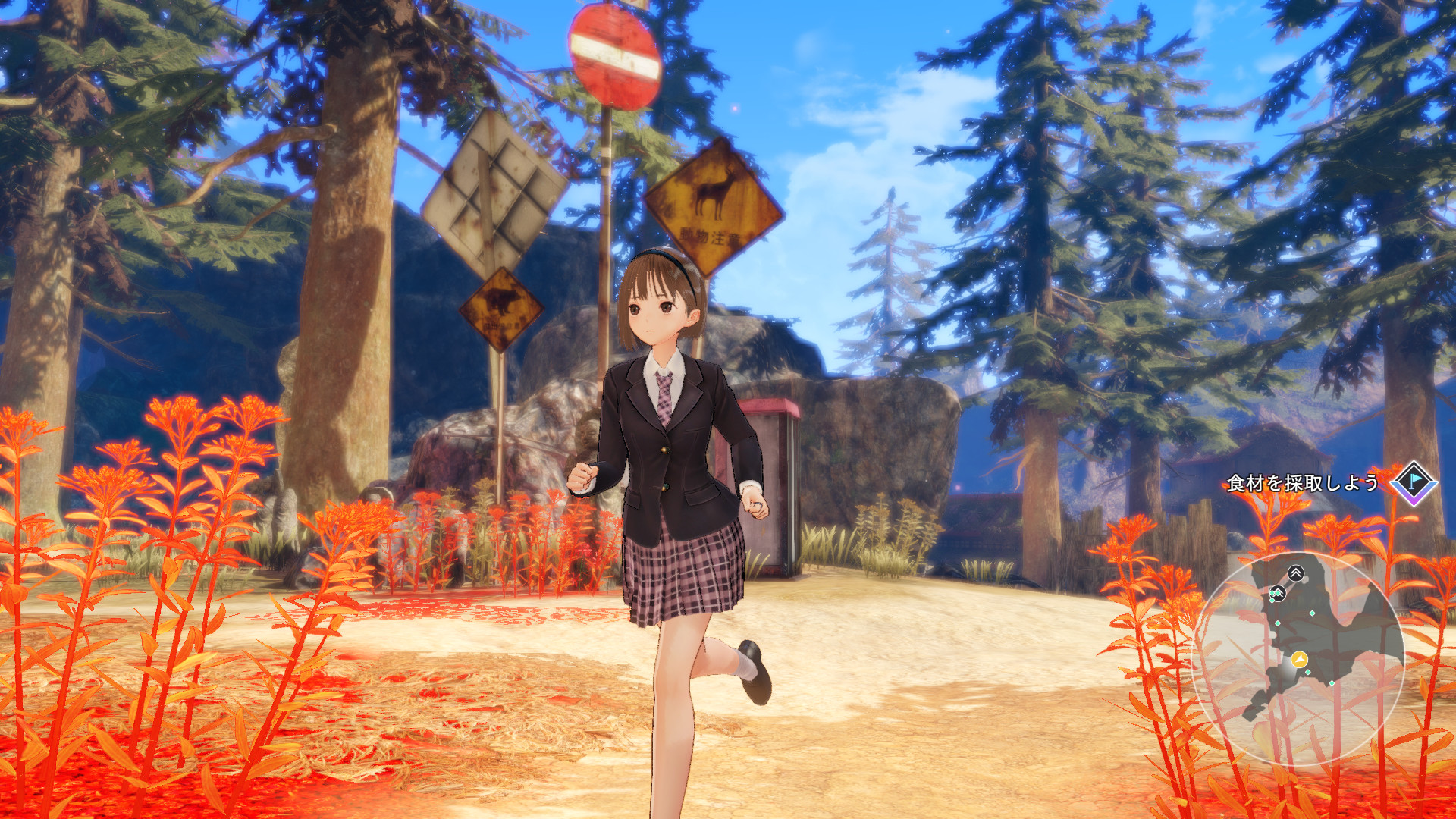This screenshot has width=1456, height=819.
Task: Select the double-chevron area exit icon on the minimap
Action: [1295, 572]
